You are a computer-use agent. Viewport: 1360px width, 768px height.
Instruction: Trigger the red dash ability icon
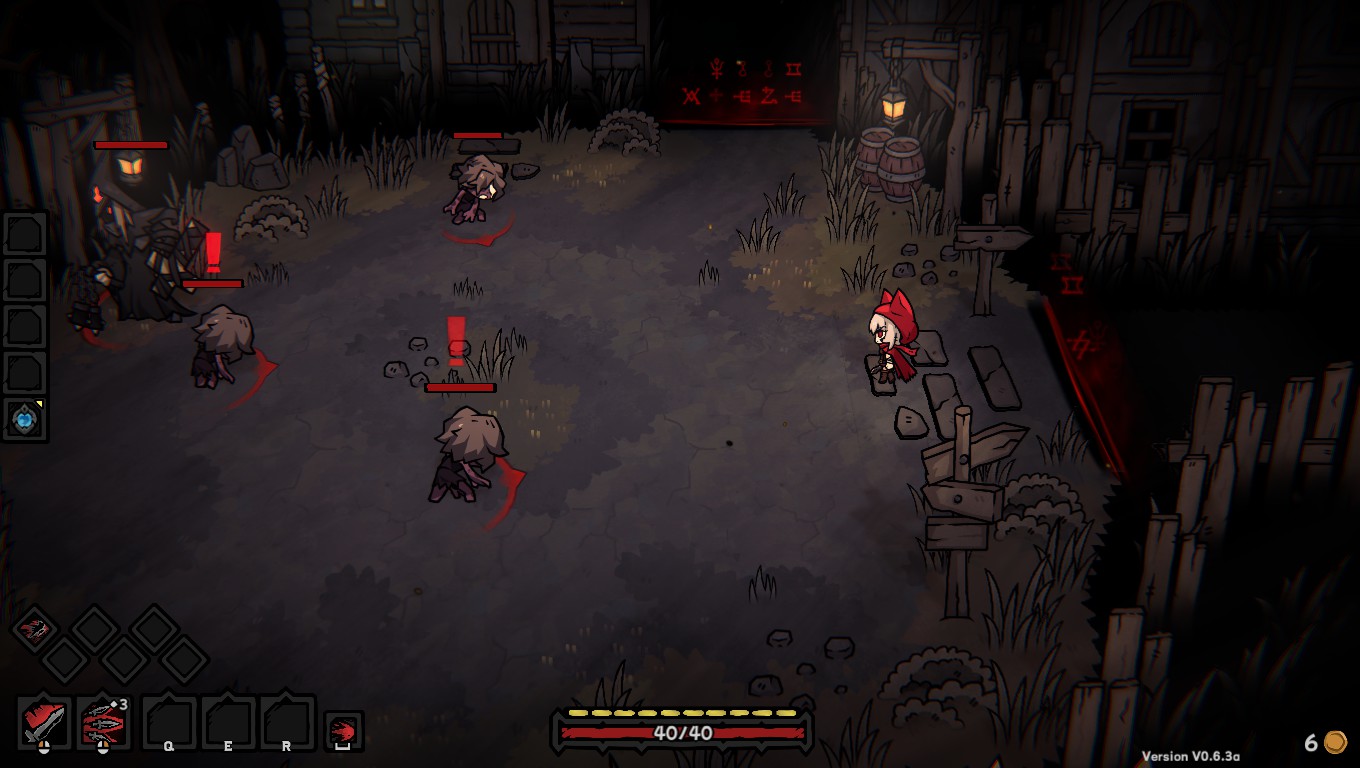pyautogui.click(x=343, y=730)
